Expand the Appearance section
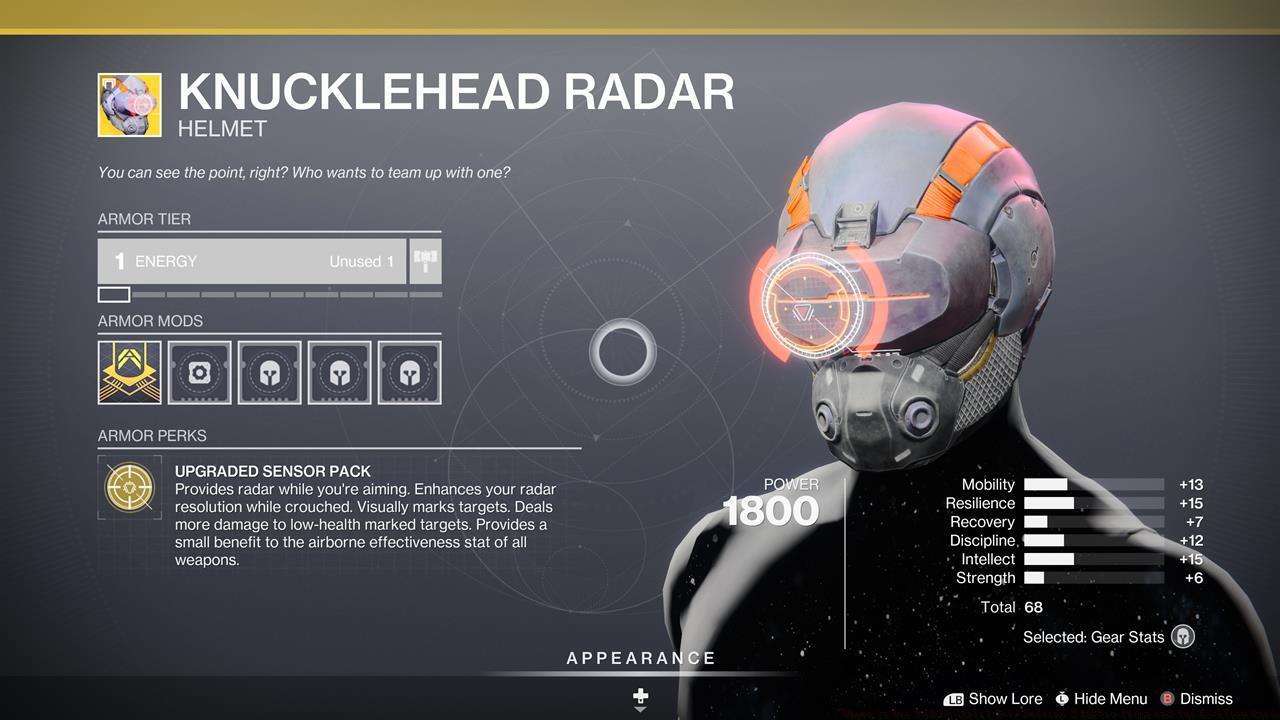The height and width of the screenshot is (720, 1280). (639, 658)
